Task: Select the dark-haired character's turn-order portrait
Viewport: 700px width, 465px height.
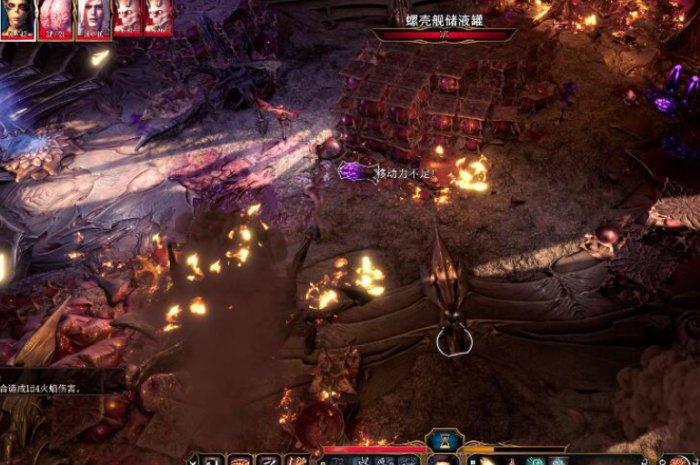Action: [x=17, y=18]
